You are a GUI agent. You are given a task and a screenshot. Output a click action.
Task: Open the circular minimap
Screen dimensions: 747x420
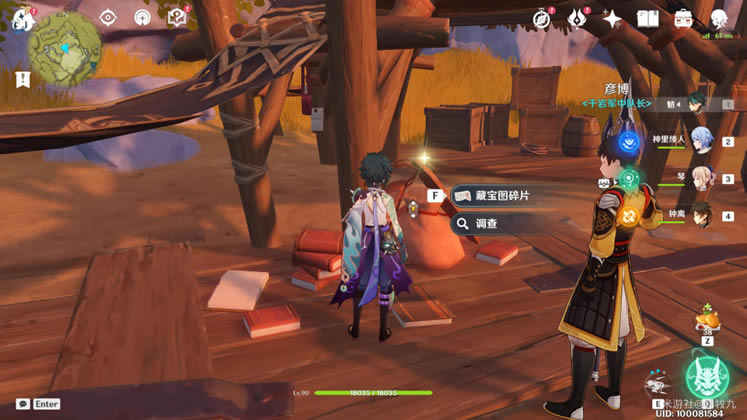[64, 47]
